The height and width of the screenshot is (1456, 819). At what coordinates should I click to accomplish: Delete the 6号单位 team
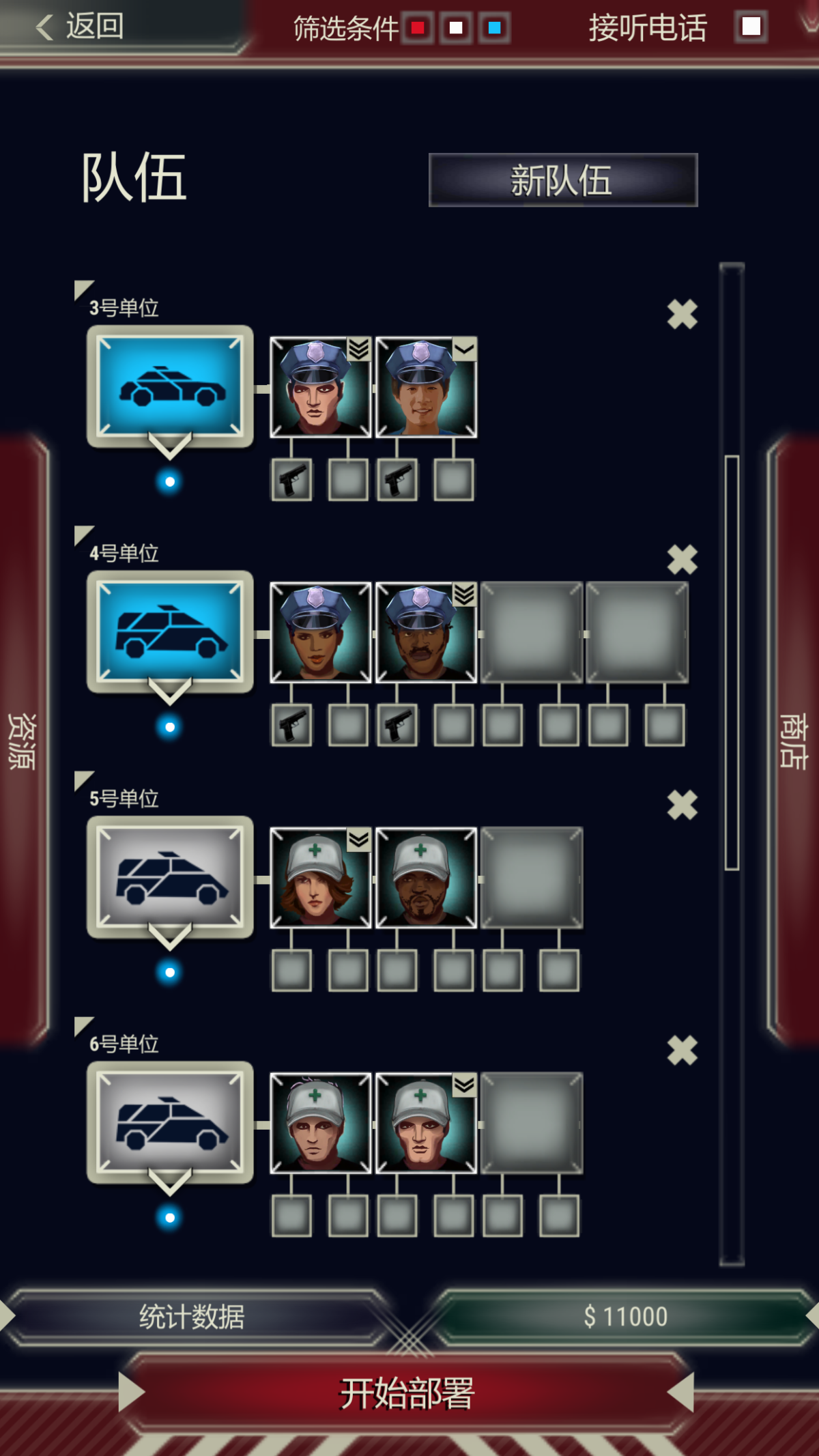682,1051
